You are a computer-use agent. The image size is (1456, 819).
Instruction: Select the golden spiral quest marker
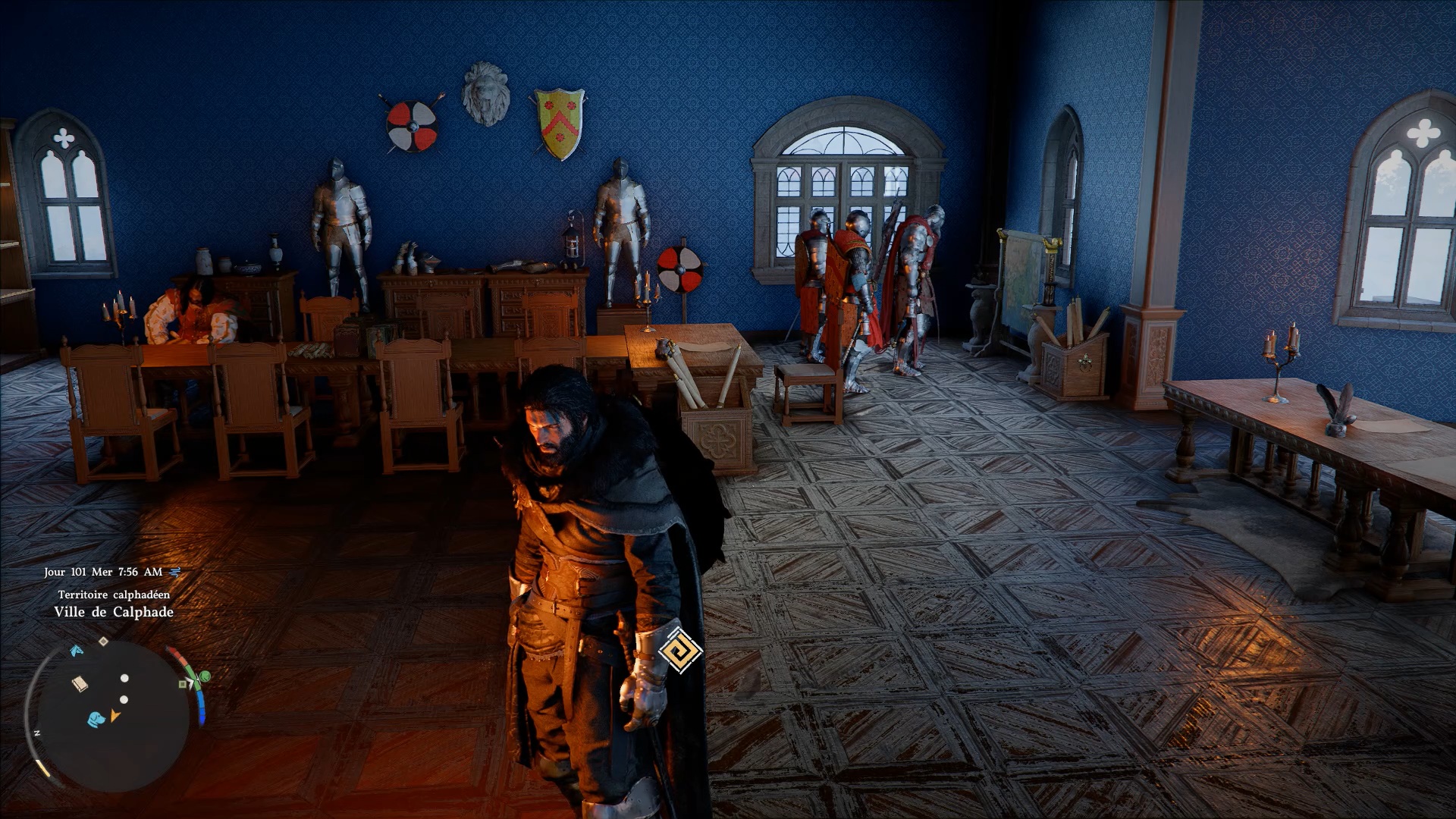coord(679,650)
